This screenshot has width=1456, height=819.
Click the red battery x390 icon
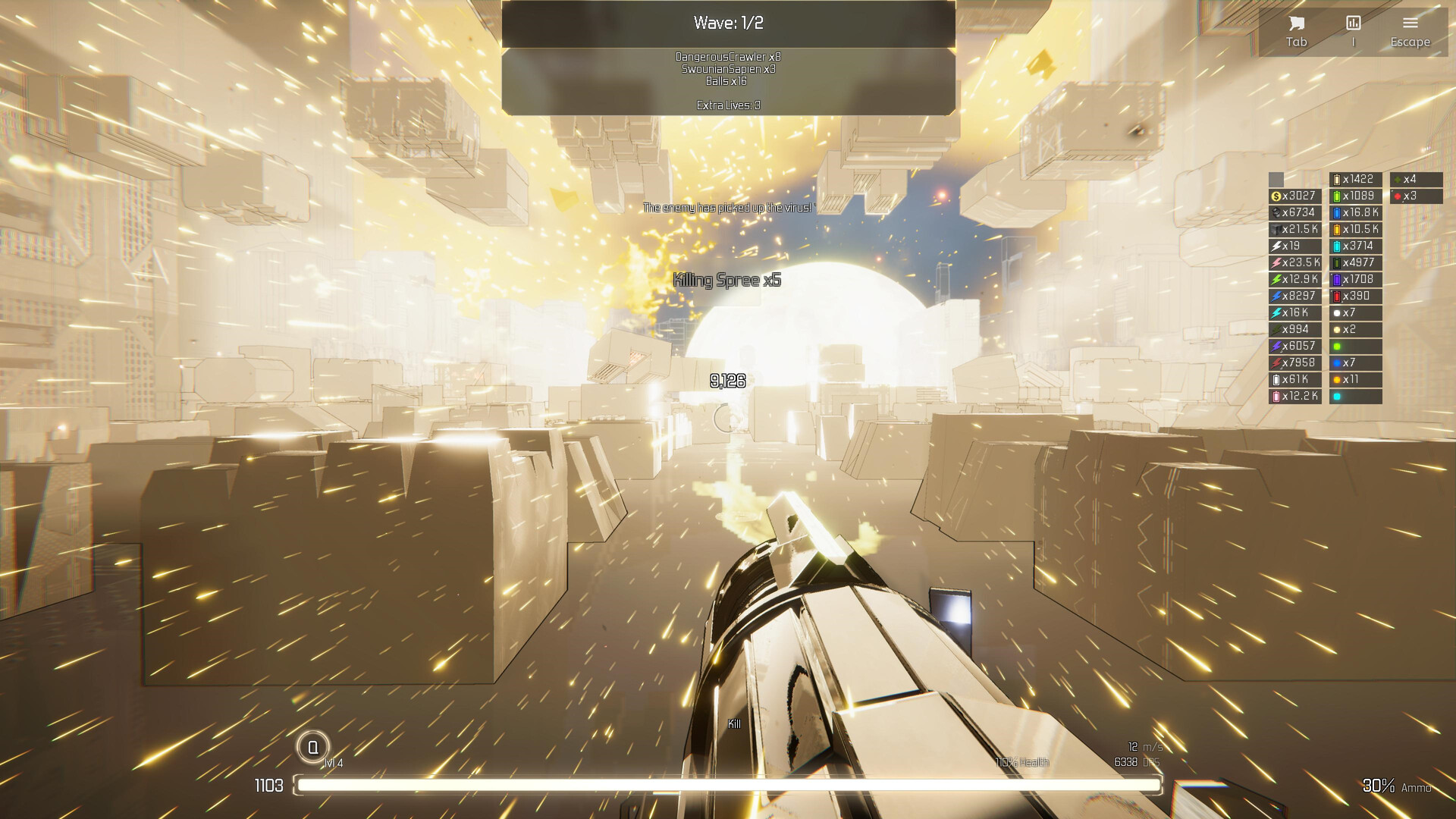[x=1354, y=297]
